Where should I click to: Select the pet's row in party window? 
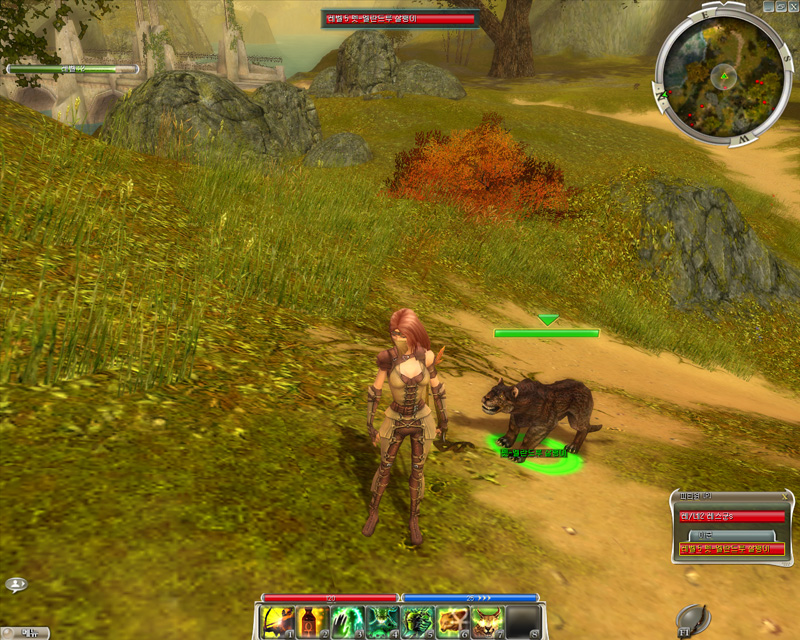click(731, 548)
